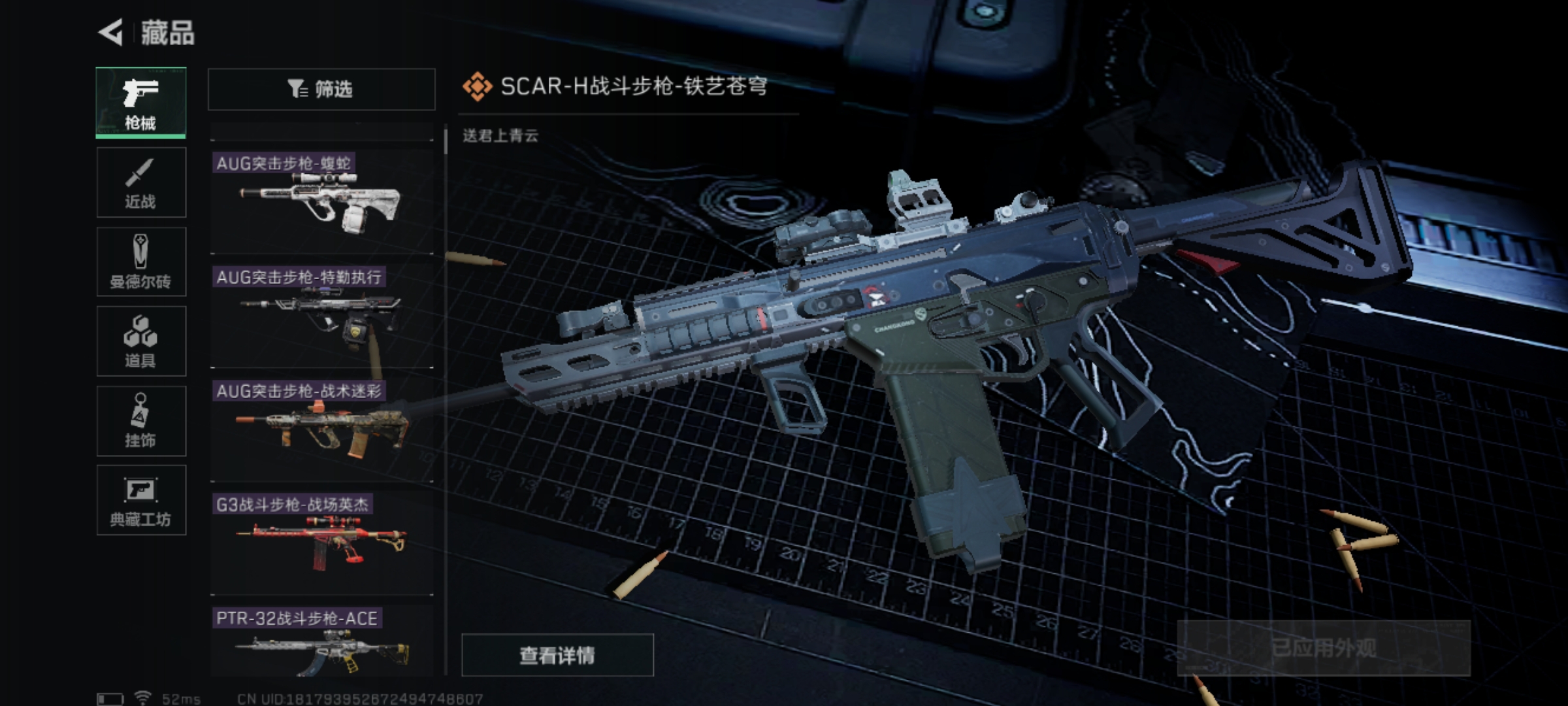Image resolution: width=1568 pixels, height=706 pixels.
Task: Select the 曼德尔砖 category tab
Action: tap(141, 262)
